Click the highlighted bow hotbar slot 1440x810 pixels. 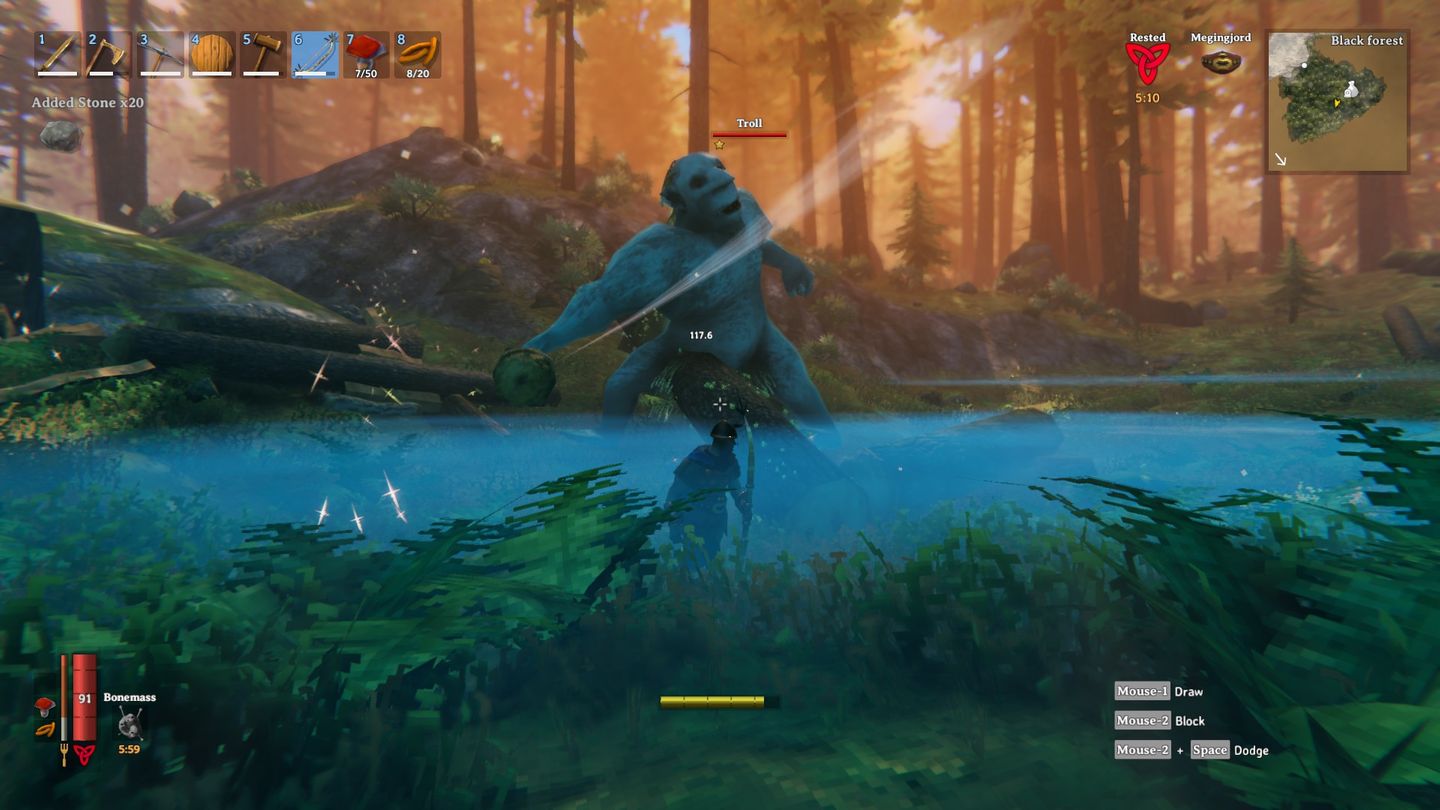[314, 54]
